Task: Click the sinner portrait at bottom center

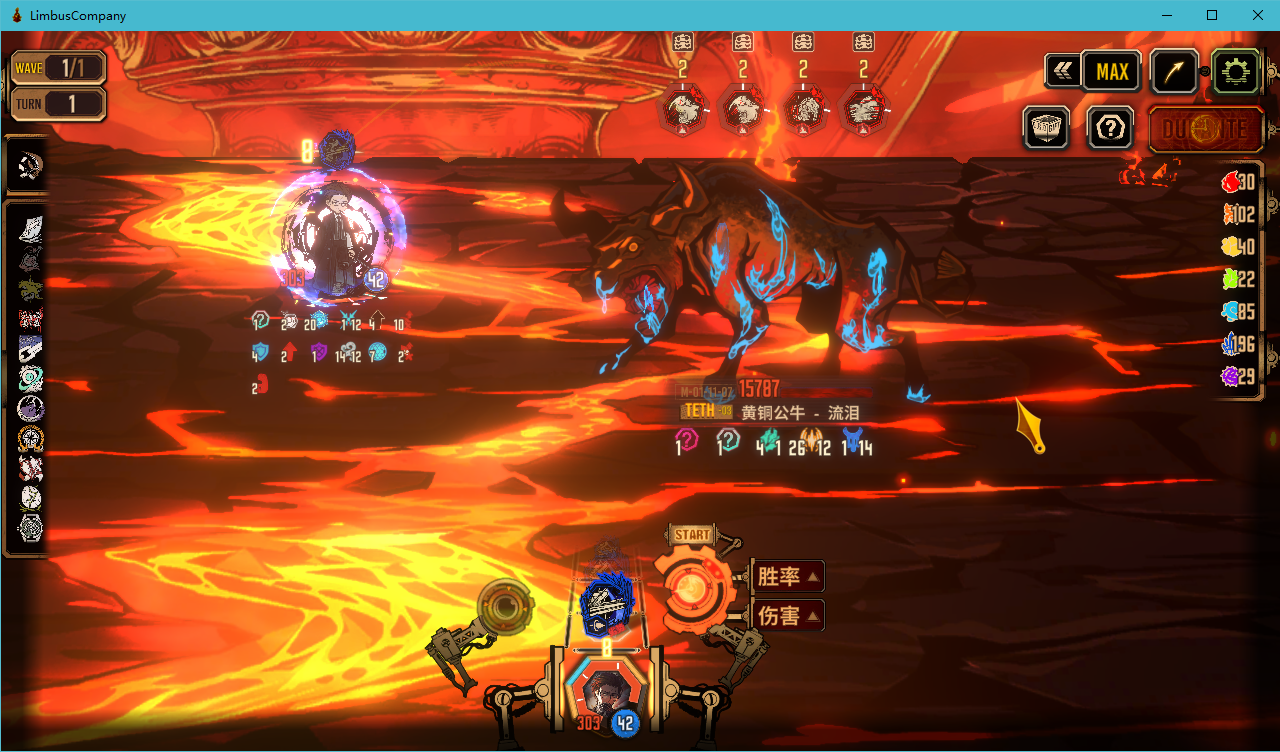Action: (x=602, y=692)
